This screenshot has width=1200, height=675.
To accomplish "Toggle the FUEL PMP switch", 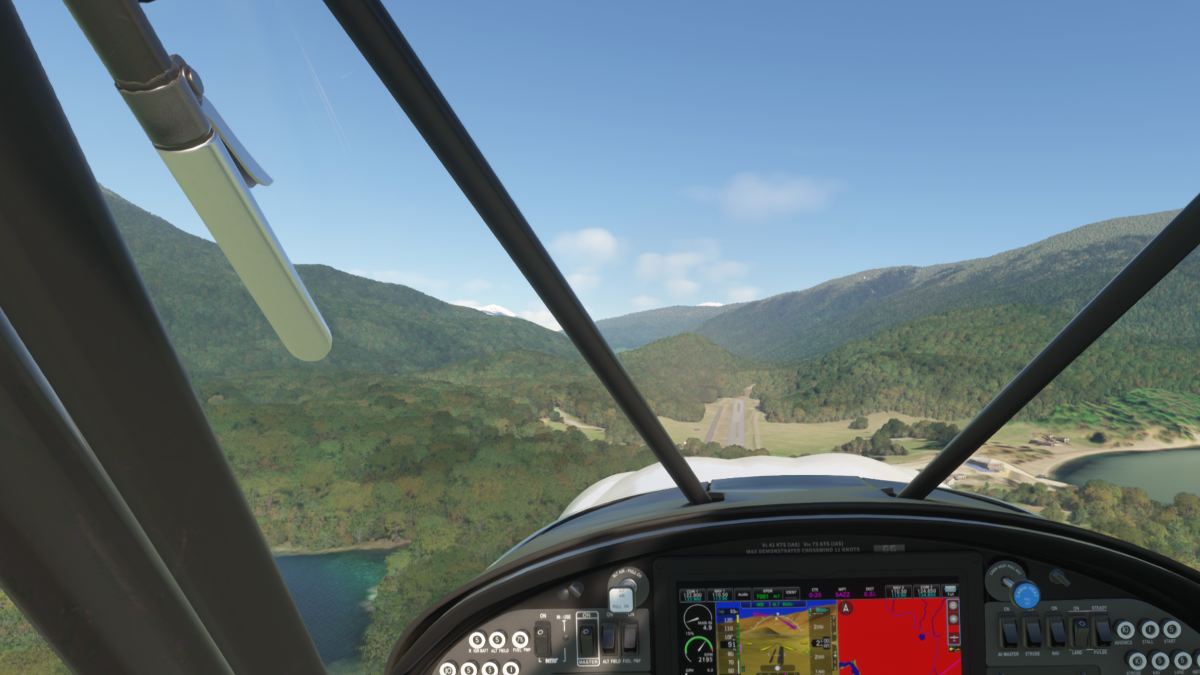I will [629, 637].
